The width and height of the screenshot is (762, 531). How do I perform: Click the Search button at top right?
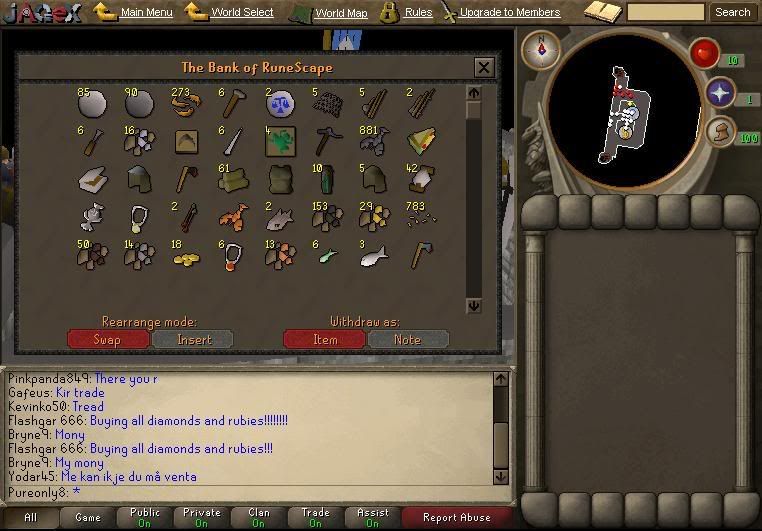(732, 13)
